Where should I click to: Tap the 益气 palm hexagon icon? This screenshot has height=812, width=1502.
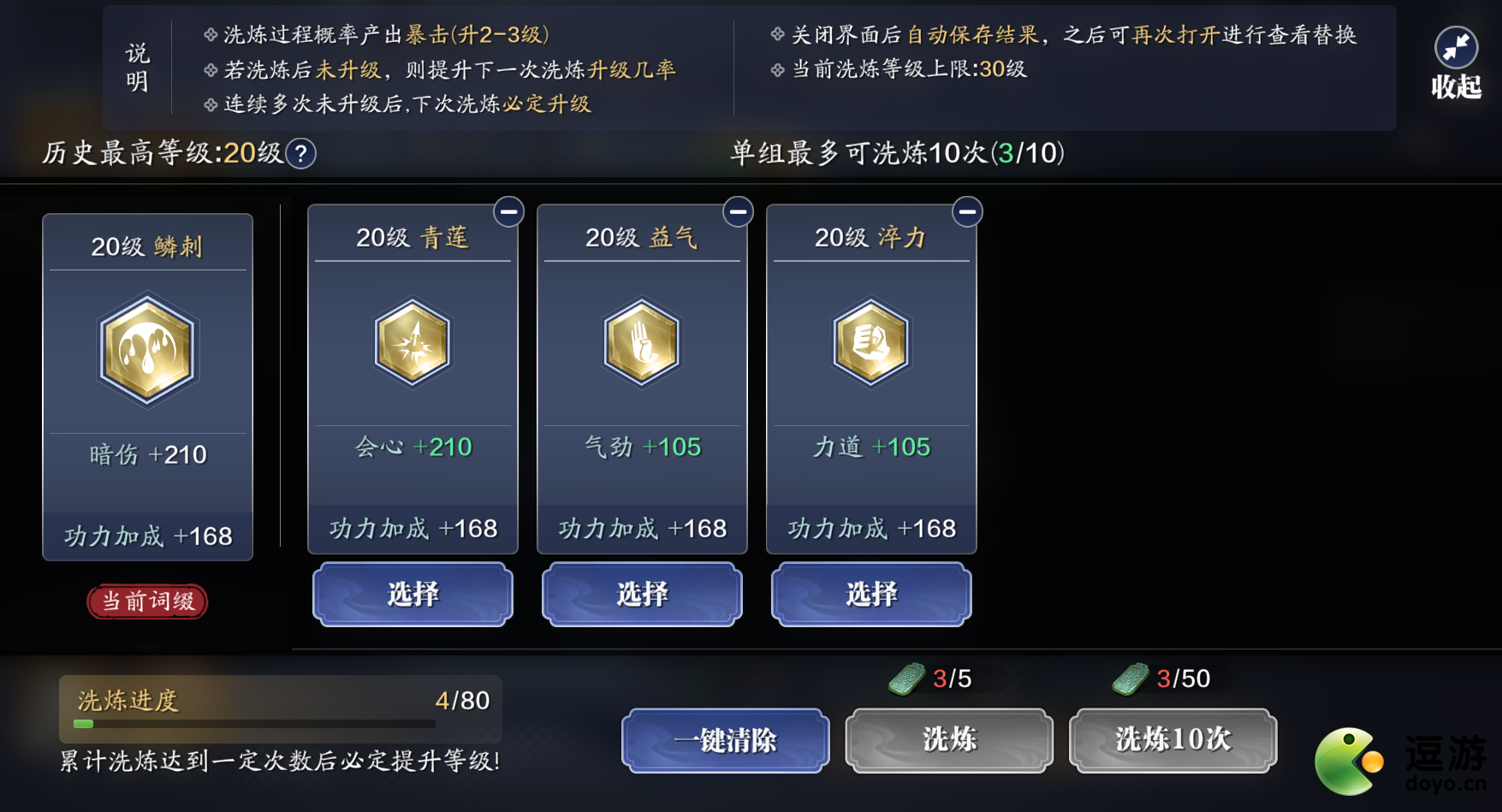[642, 345]
